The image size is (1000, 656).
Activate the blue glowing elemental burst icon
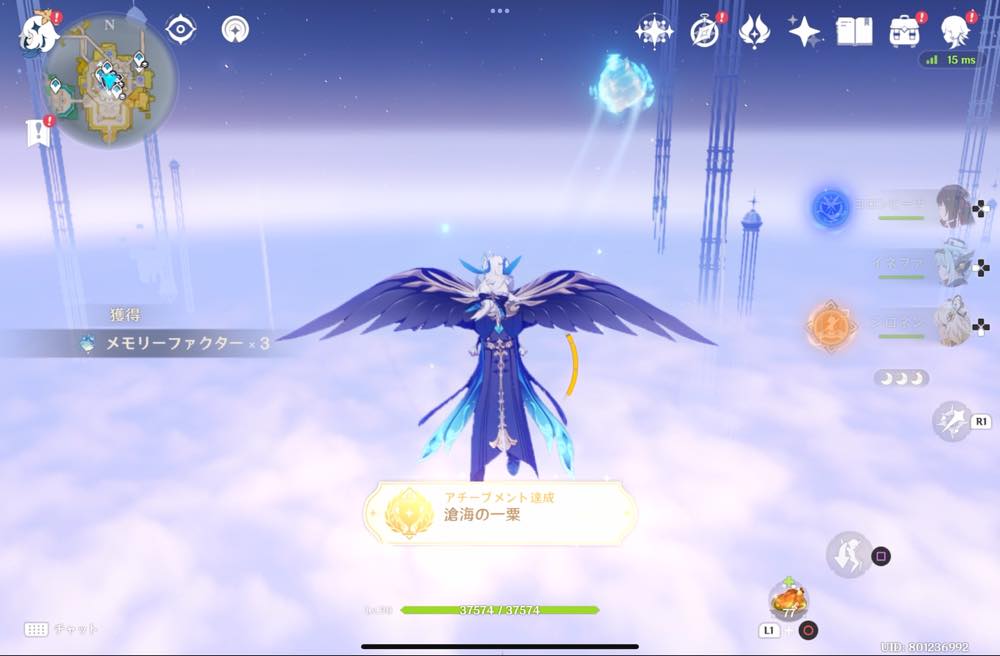[830, 207]
